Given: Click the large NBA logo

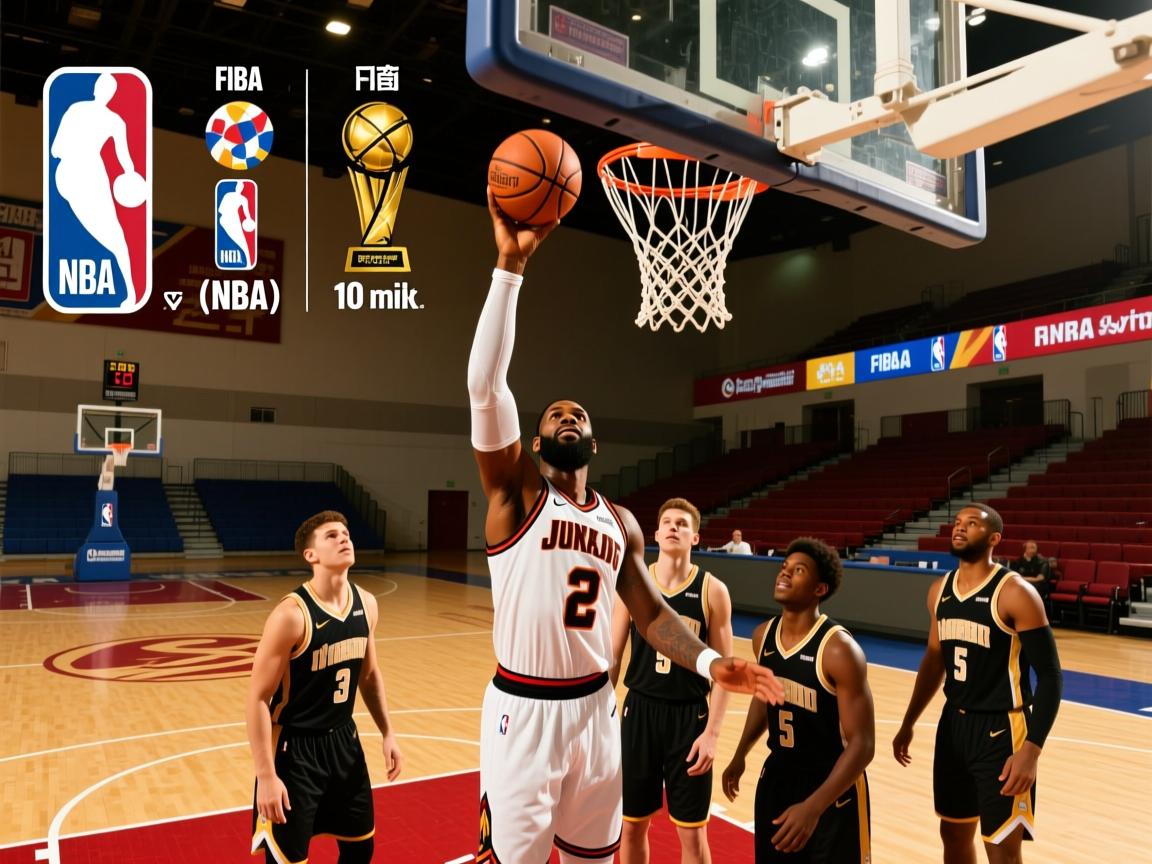Looking at the screenshot, I should (x=97, y=190).
